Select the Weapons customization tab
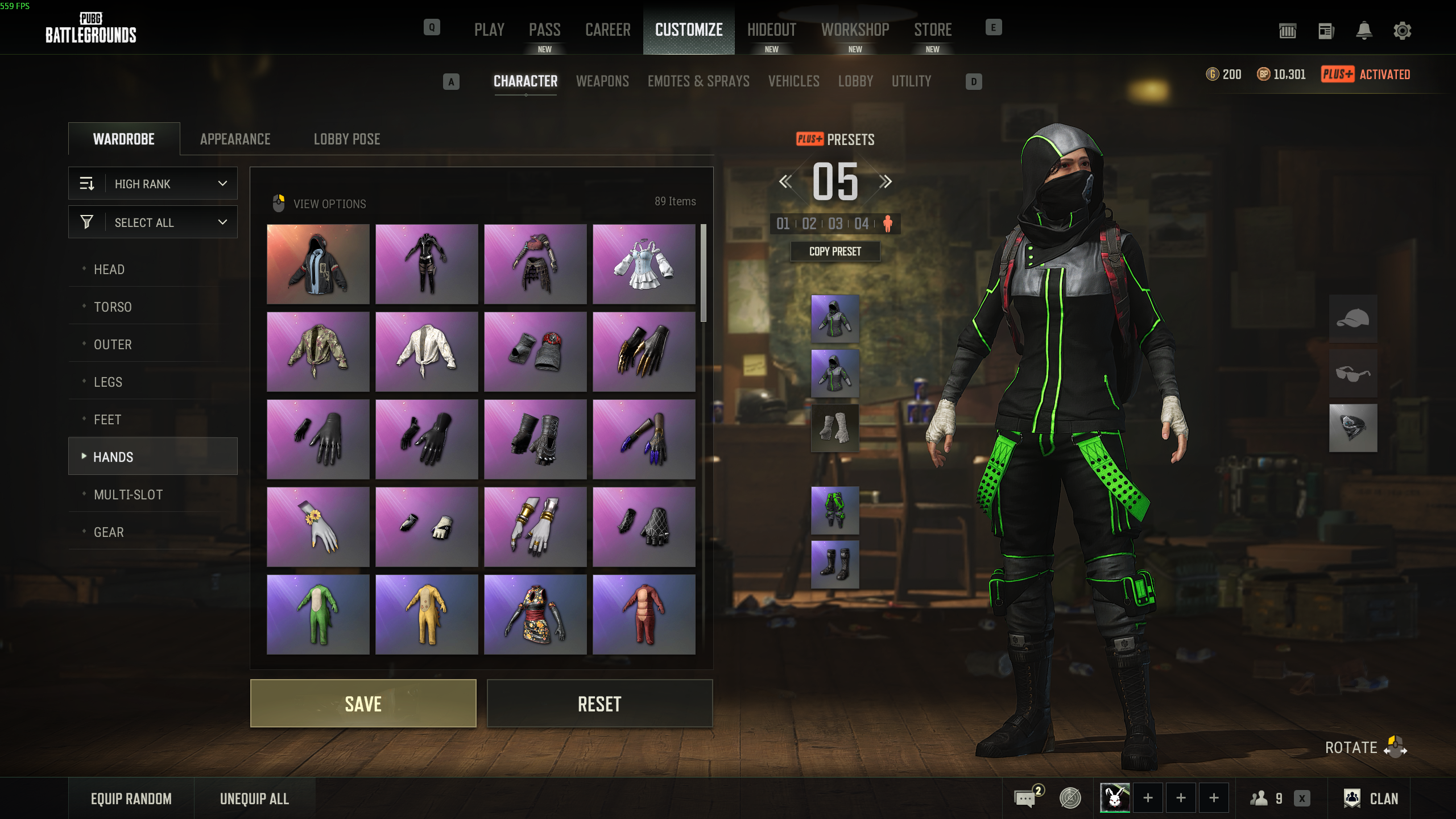The image size is (1456, 819). 602,81
